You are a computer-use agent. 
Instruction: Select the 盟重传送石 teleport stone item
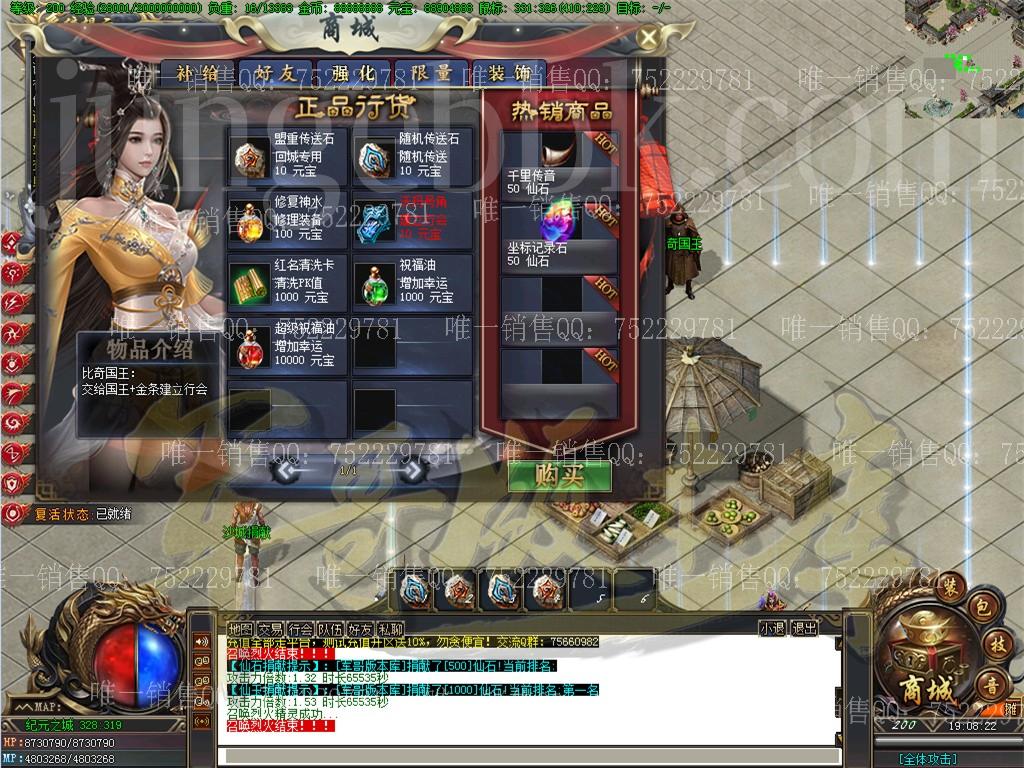click(249, 157)
